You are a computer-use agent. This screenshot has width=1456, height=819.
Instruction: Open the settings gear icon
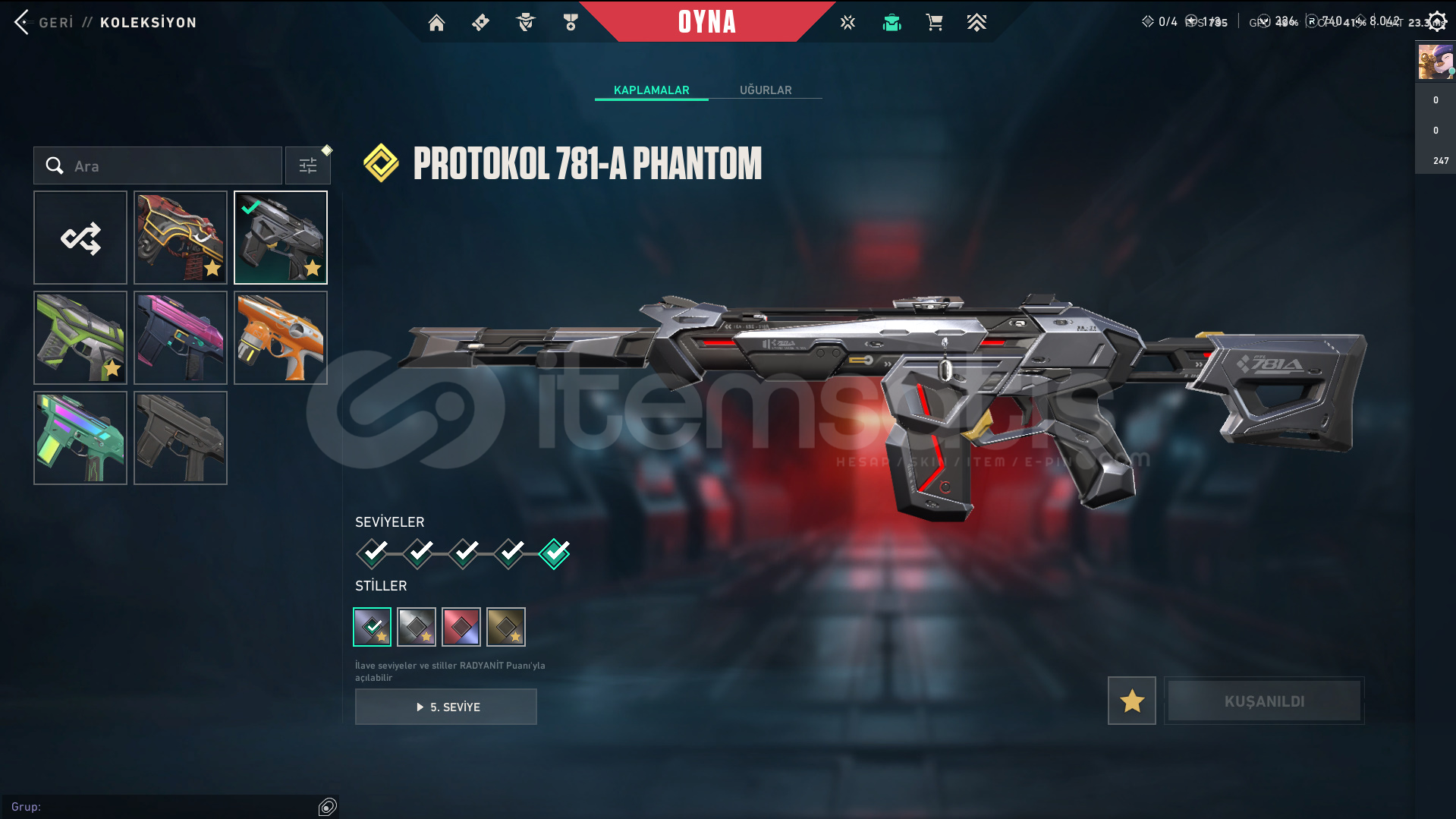click(x=1437, y=21)
